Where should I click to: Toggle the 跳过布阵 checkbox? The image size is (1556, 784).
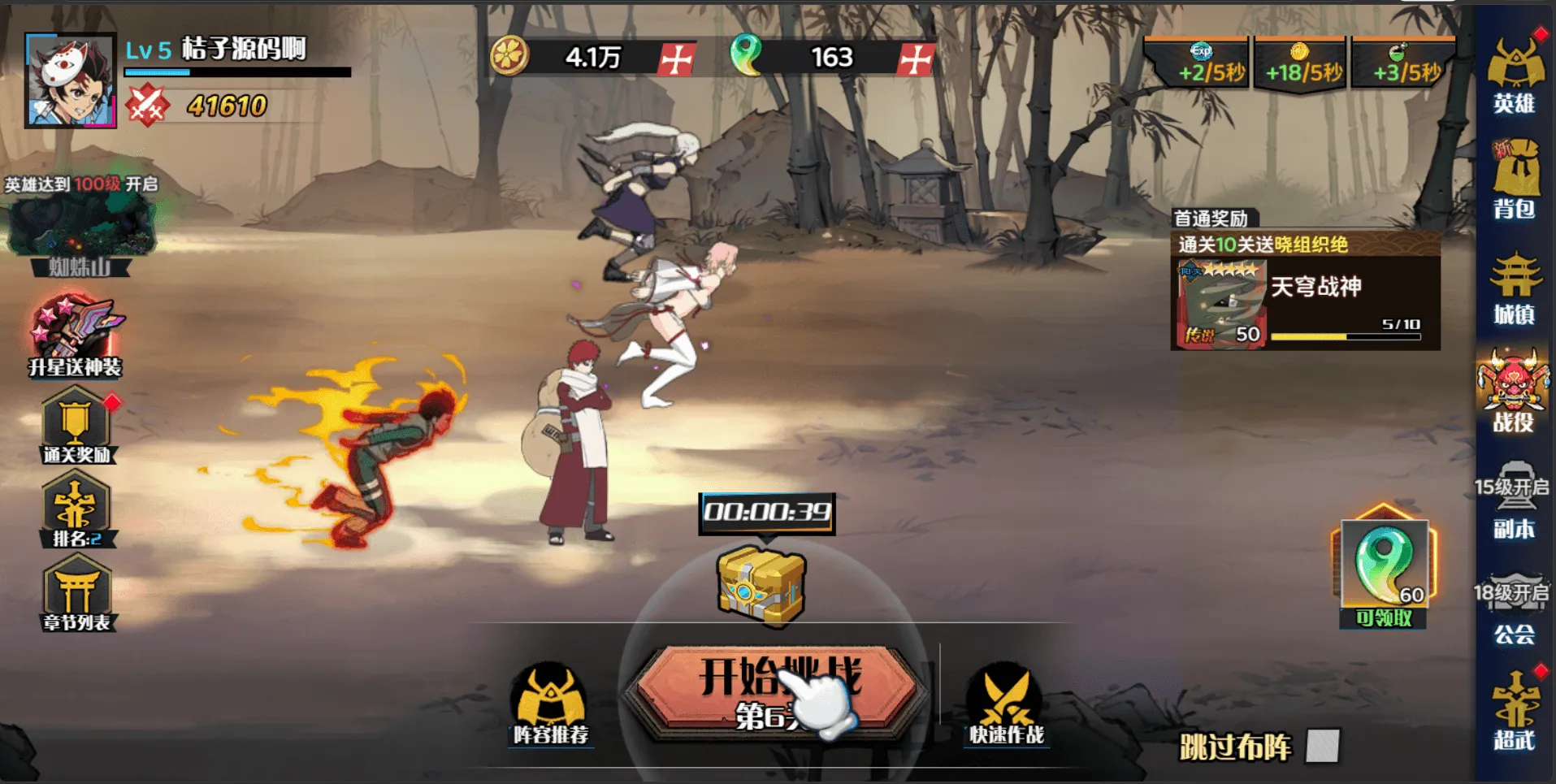[1322, 746]
